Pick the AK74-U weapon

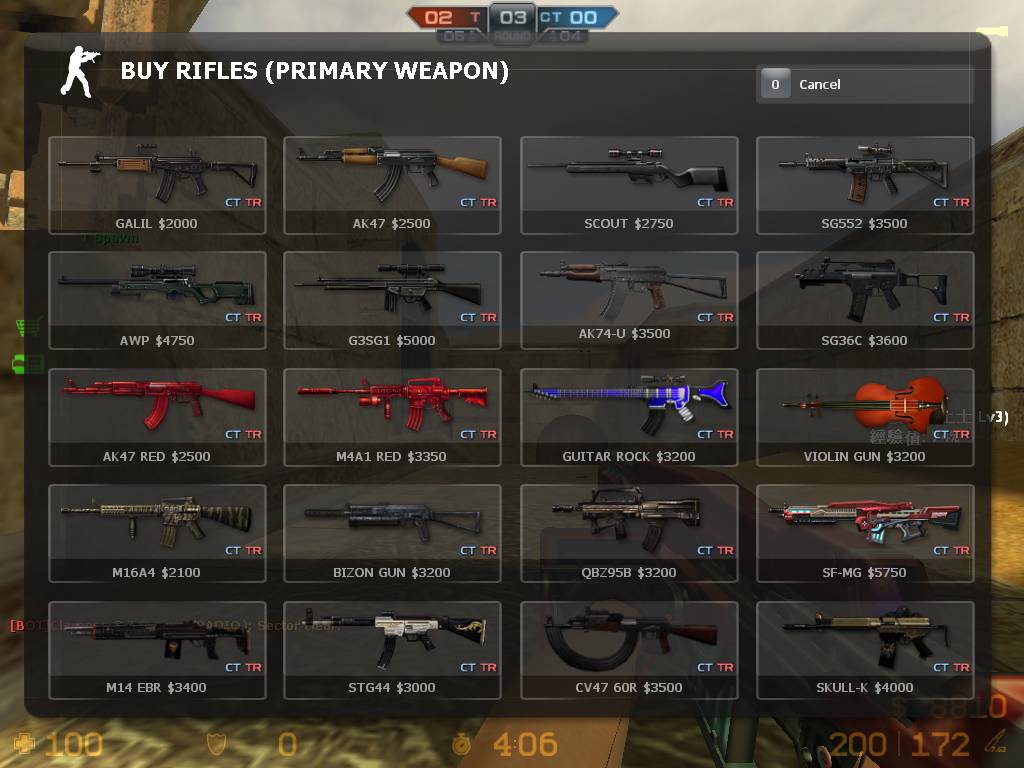(629, 300)
